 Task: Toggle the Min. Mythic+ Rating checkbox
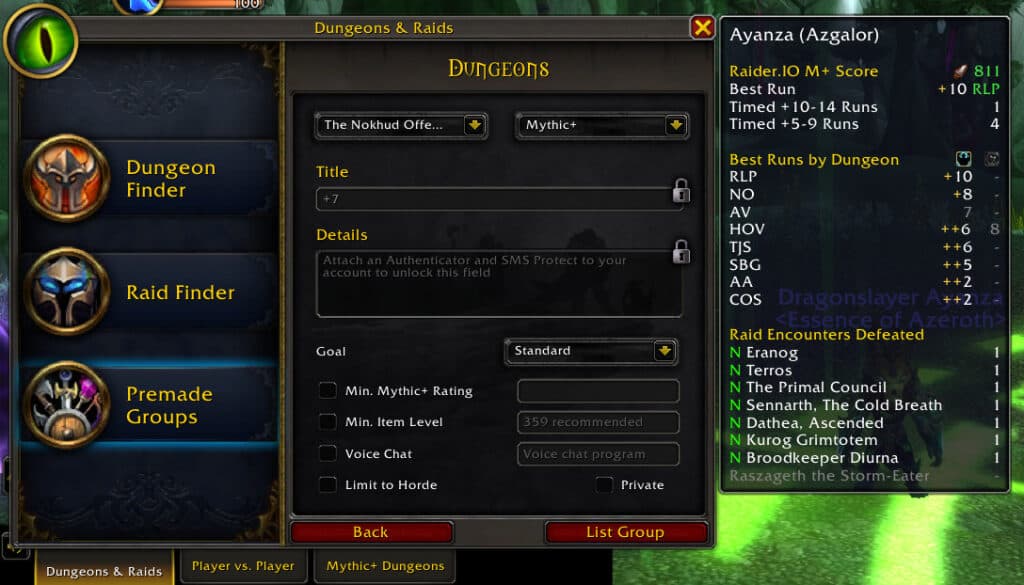click(x=328, y=391)
